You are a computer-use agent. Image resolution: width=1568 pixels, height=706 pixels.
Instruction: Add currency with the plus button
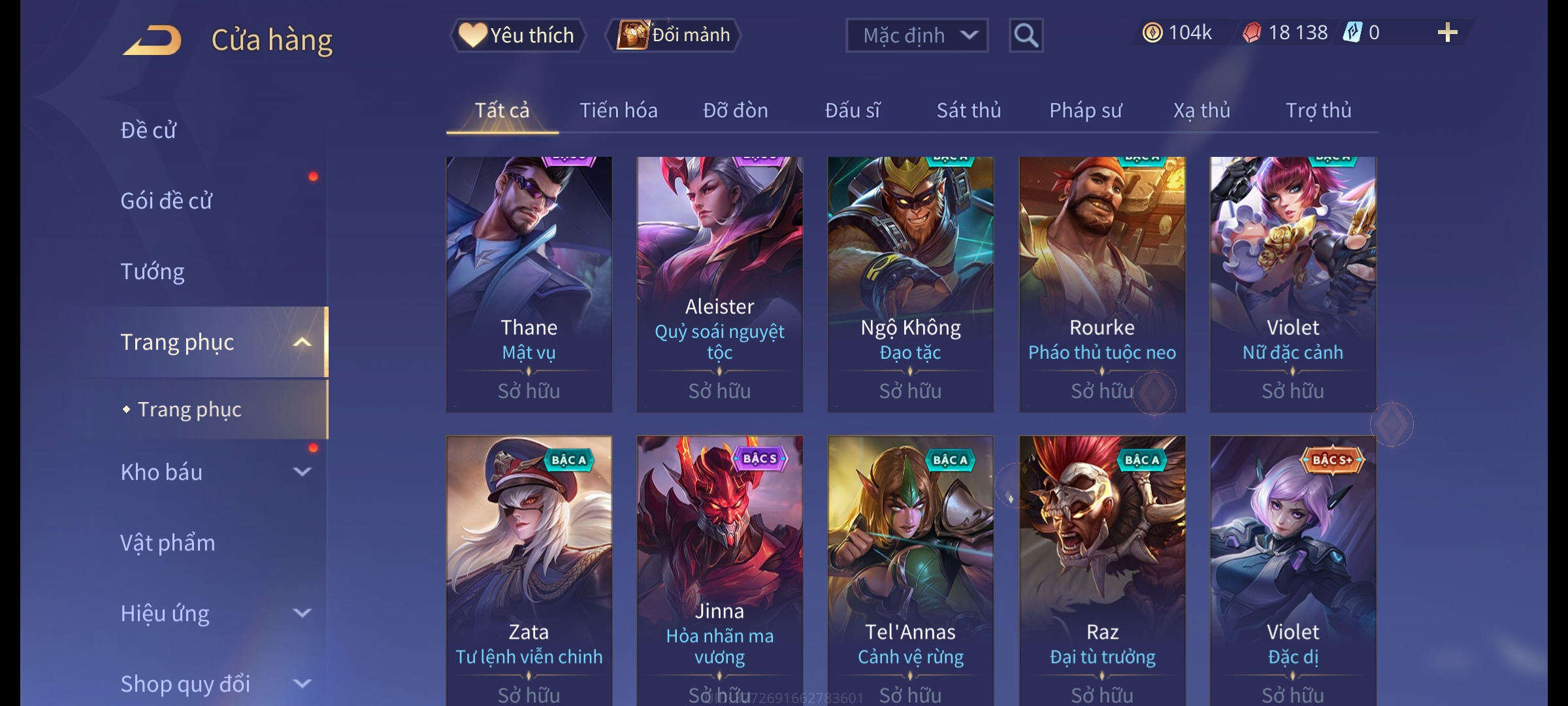1447,33
